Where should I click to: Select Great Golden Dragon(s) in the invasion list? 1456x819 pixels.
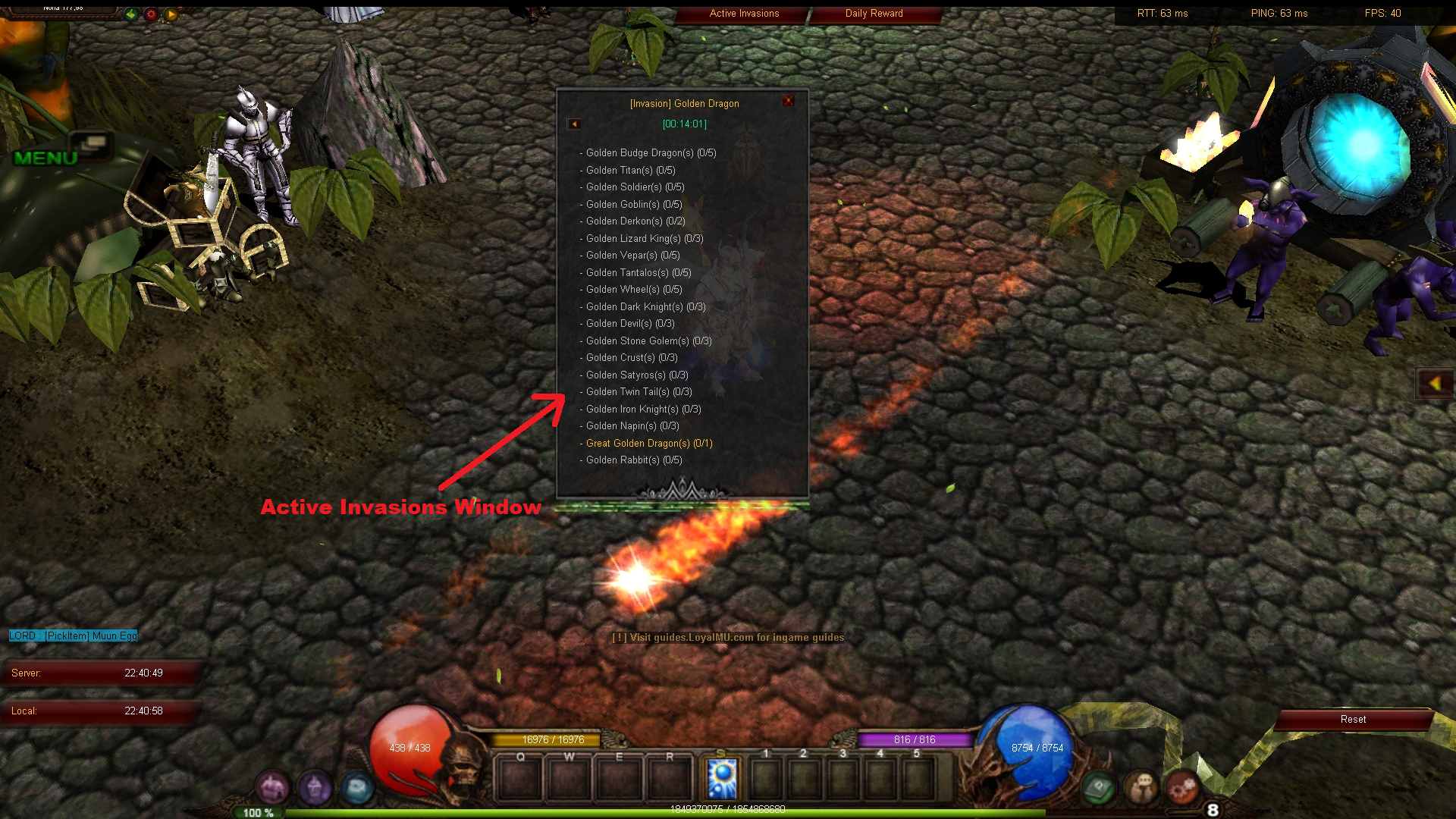point(648,443)
